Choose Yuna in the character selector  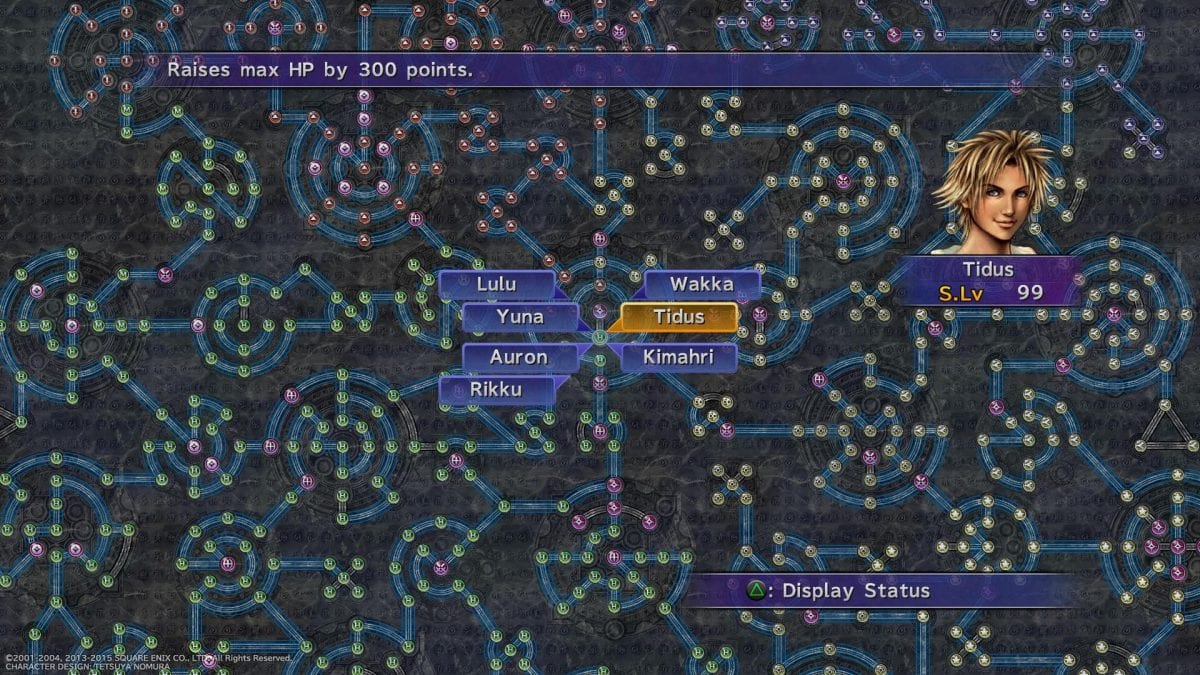[519, 317]
